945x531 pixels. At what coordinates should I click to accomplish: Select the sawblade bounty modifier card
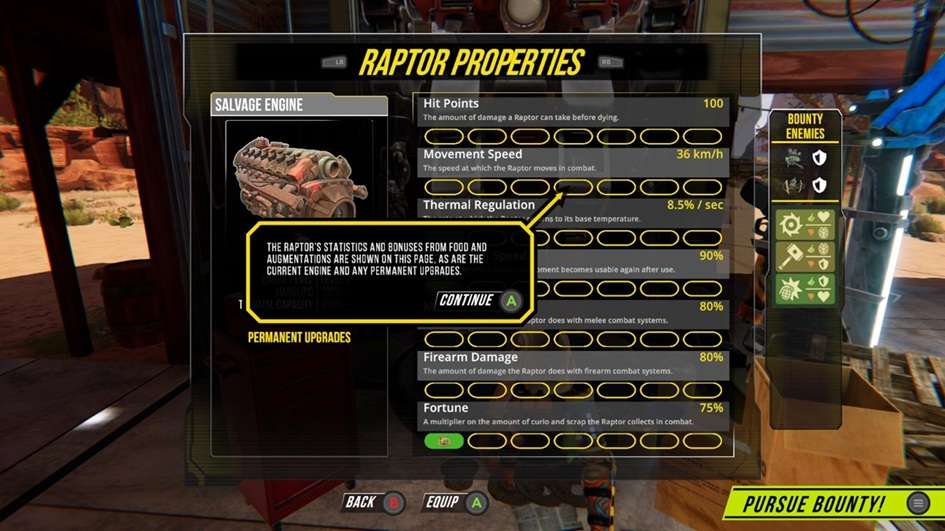805,225
